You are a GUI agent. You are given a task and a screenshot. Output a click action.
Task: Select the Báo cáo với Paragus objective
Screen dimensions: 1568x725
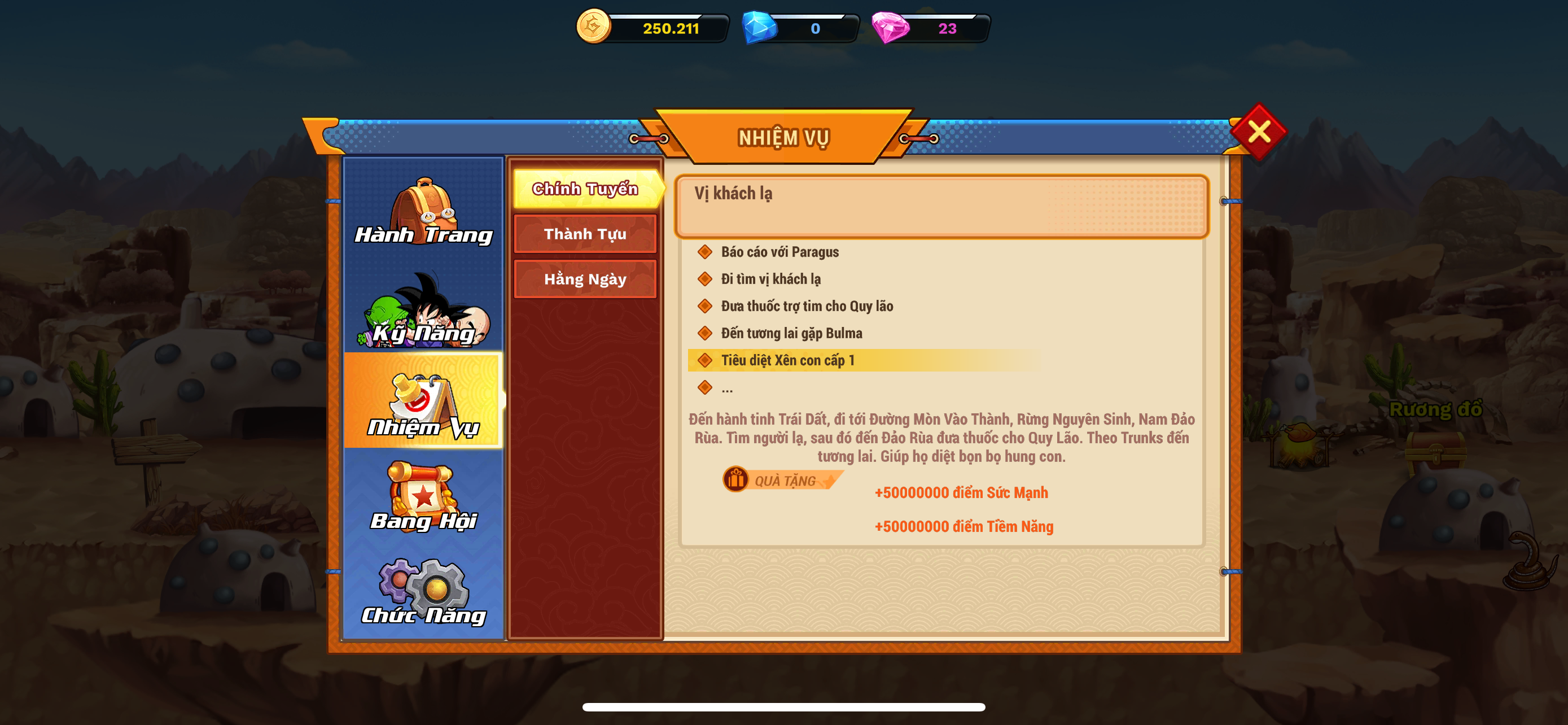click(x=779, y=252)
